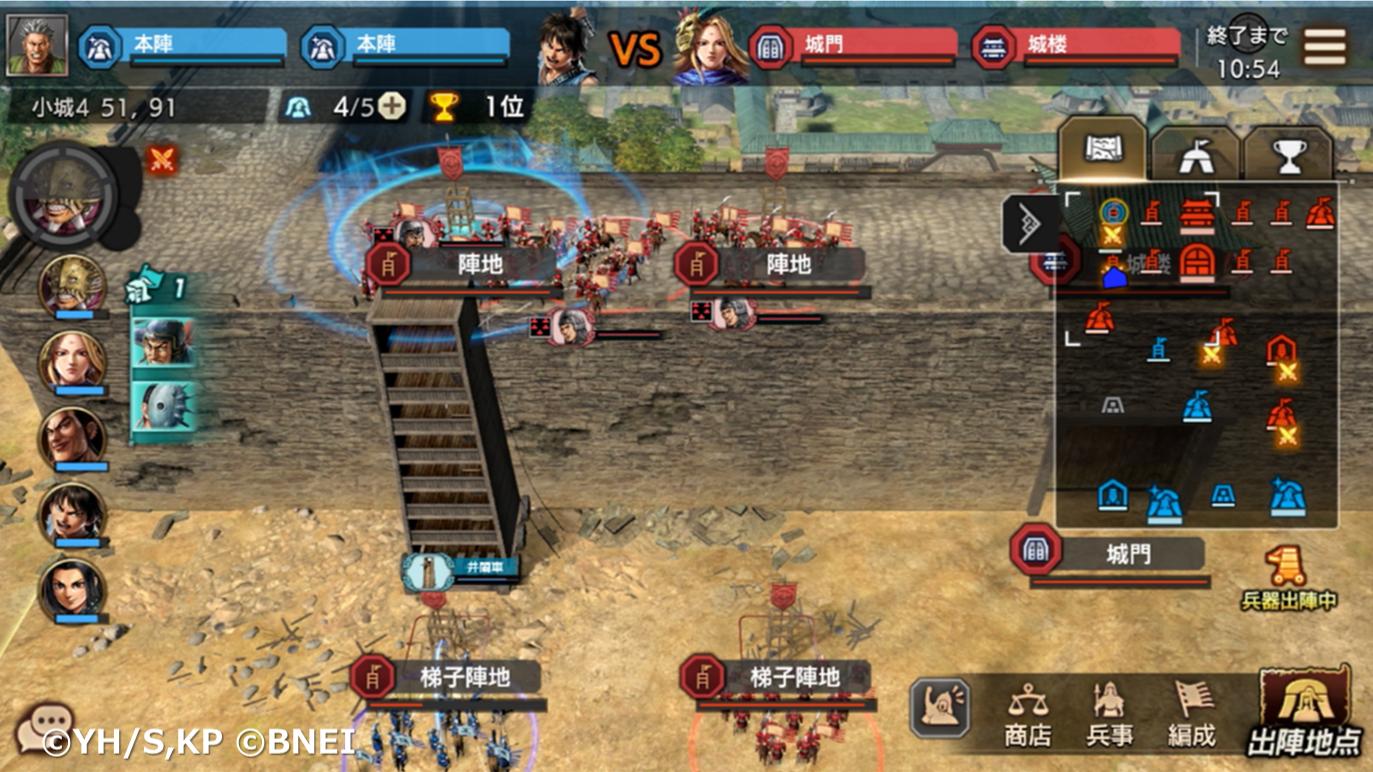Select the 井闌車 siege tower unit label
The width and height of the screenshot is (1373, 772).
[x=462, y=569]
